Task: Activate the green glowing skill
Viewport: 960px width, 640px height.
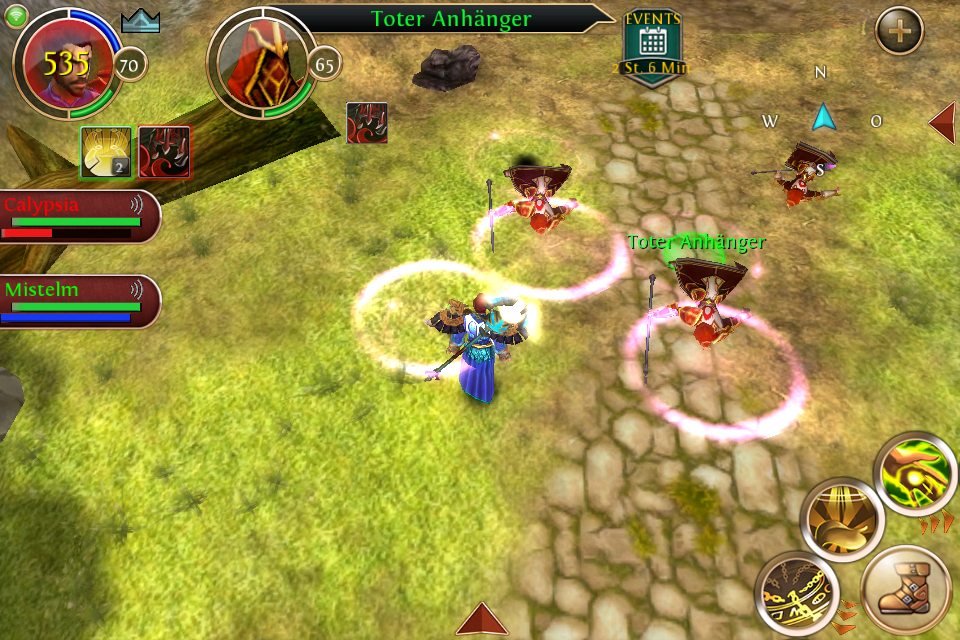Action: coord(915,474)
